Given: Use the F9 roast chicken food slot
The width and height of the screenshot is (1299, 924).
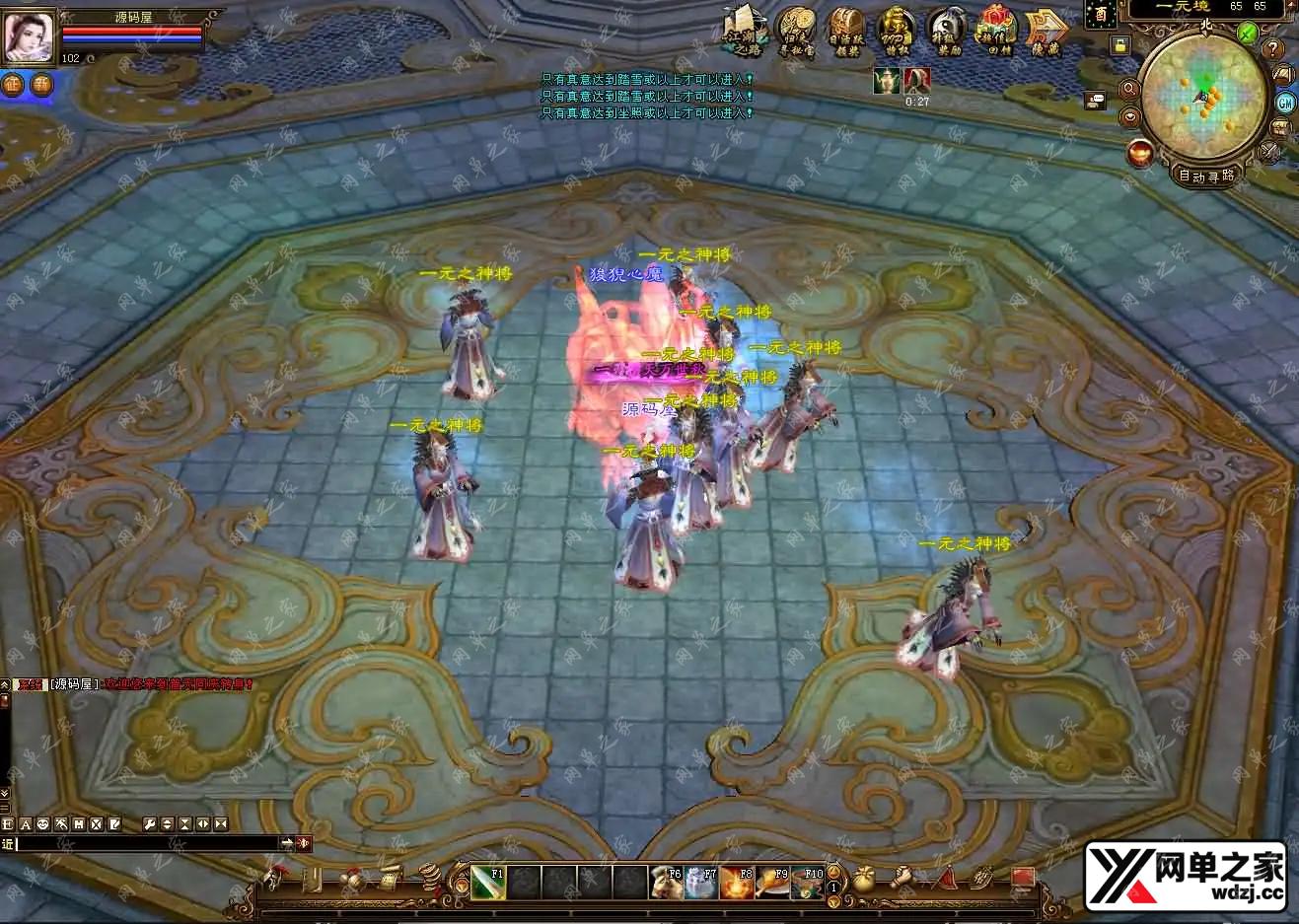Looking at the screenshot, I should (x=771, y=883).
